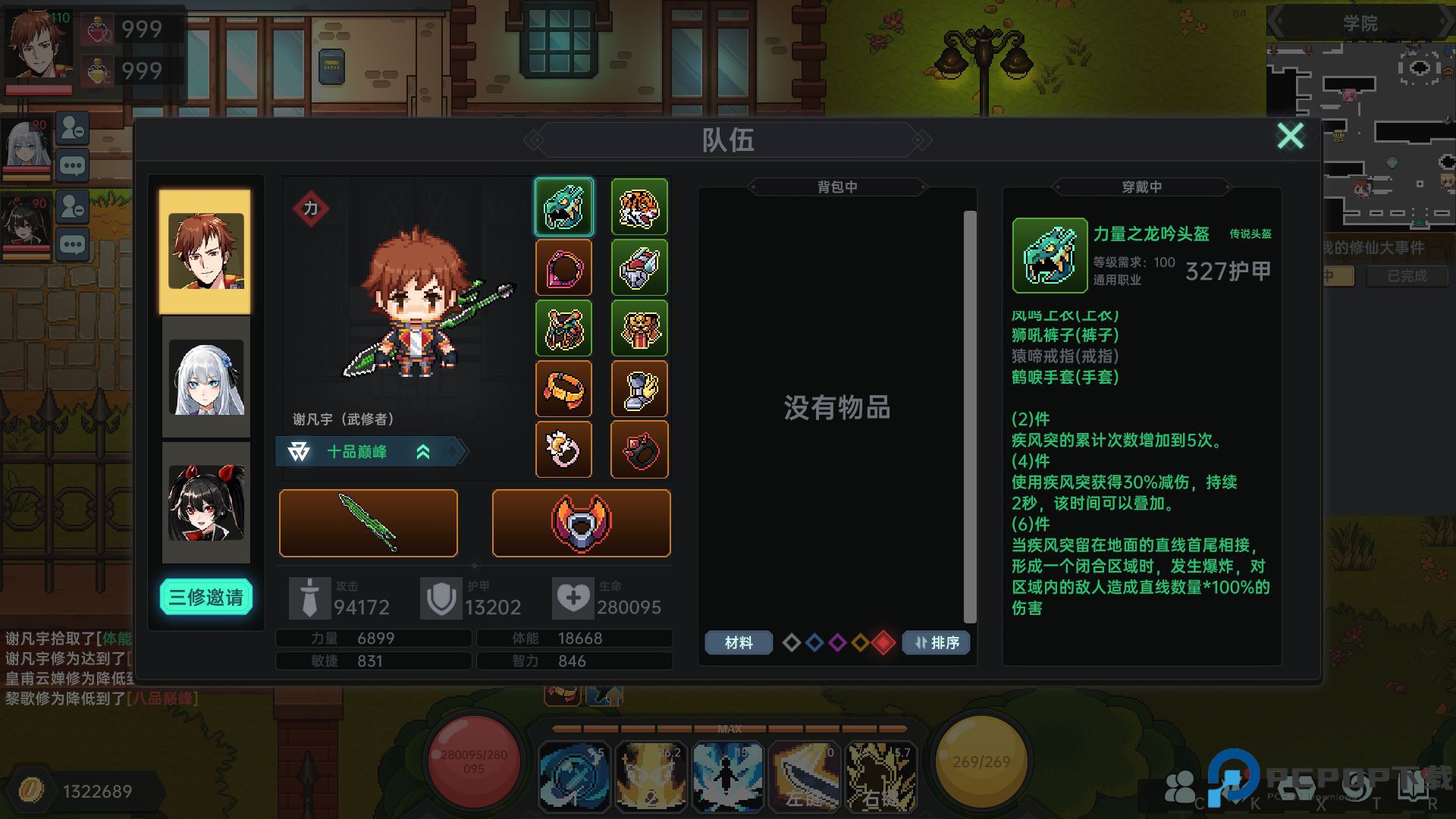The height and width of the screenshot is (819, 1456).
Task: Switch to the 穿戴中 panel
Action: click(x=1140, y=187)
